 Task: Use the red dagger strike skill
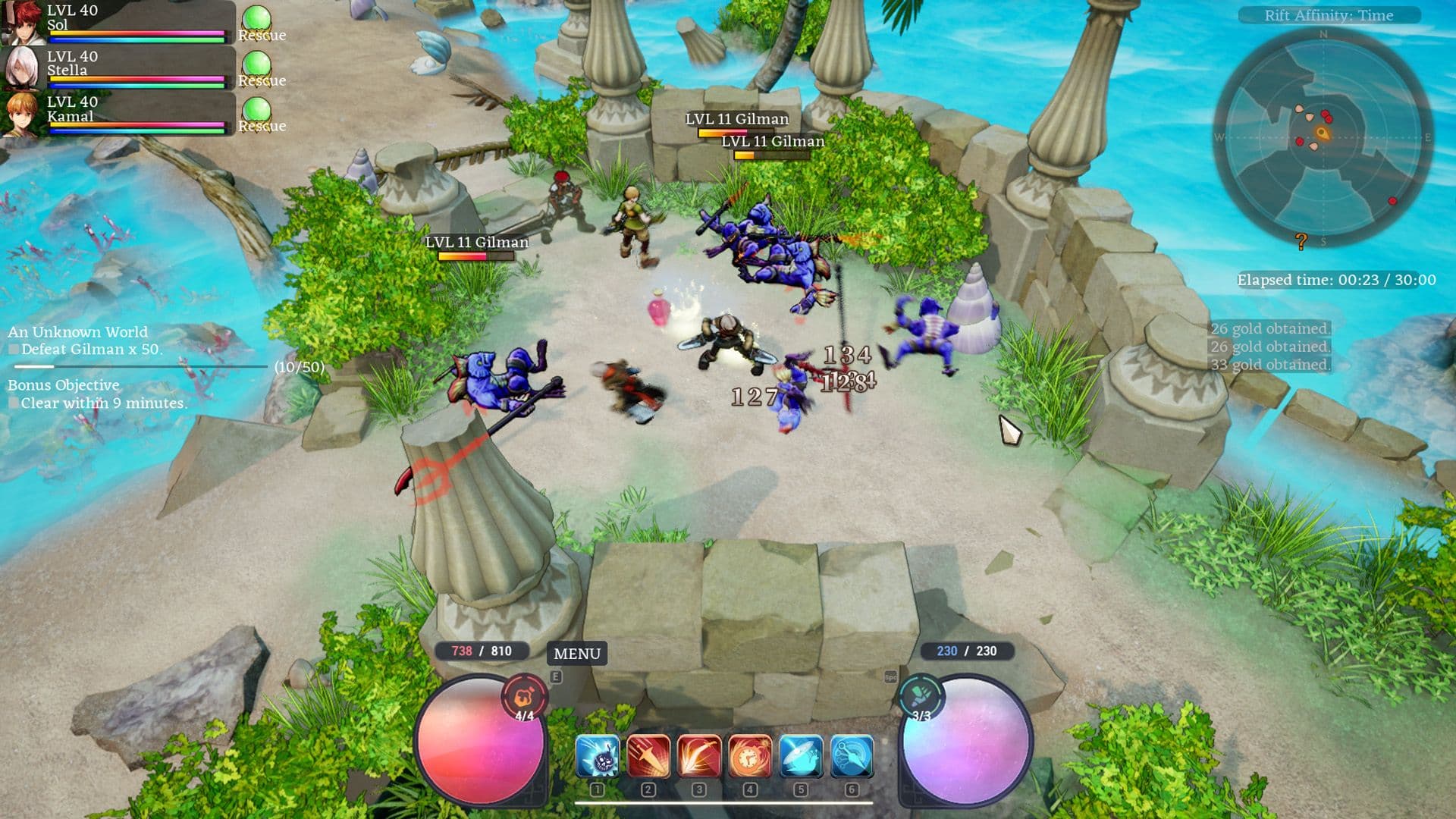point(648,757)
